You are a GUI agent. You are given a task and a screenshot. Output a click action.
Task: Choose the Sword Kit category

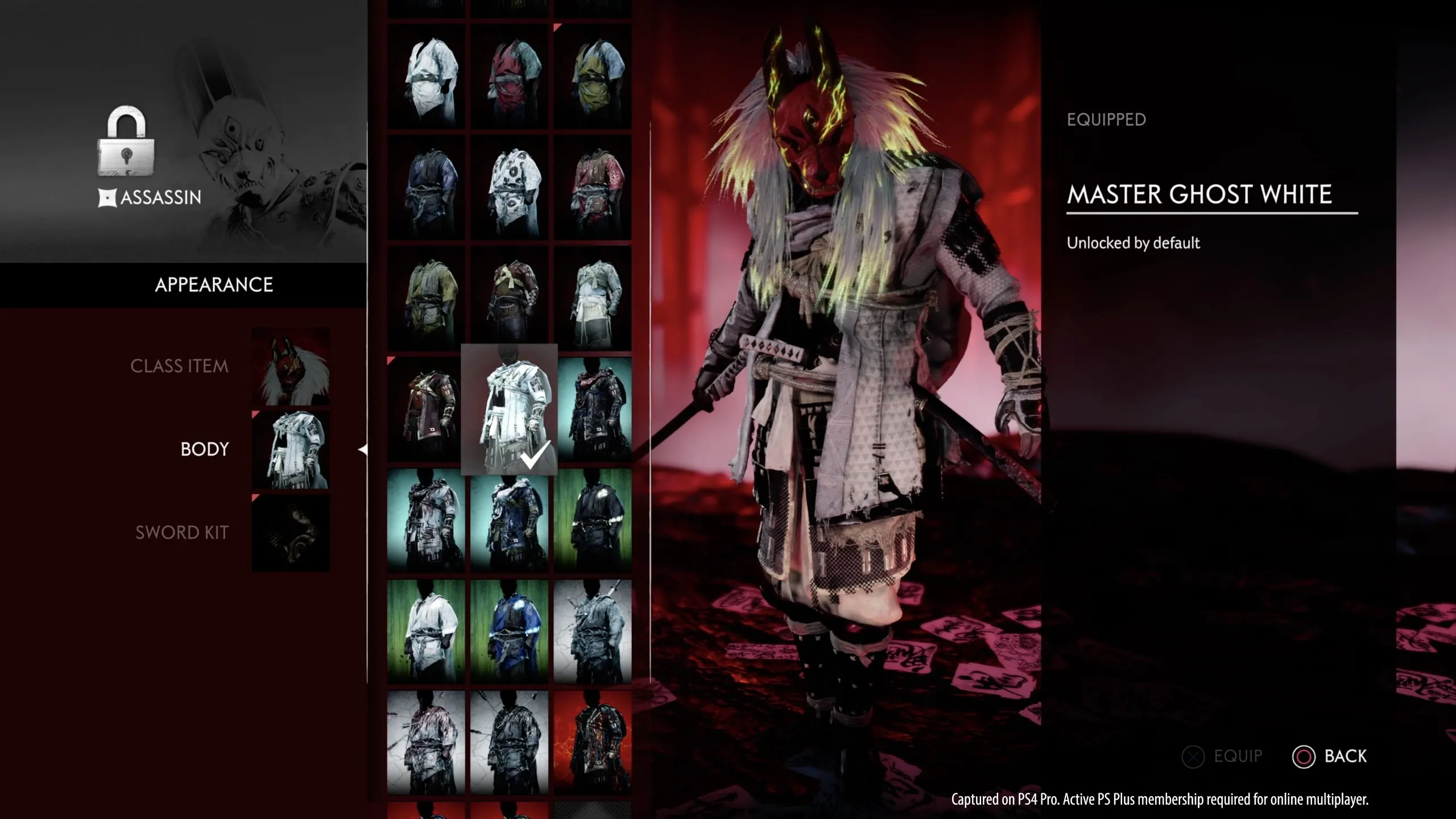click(181, 532)
